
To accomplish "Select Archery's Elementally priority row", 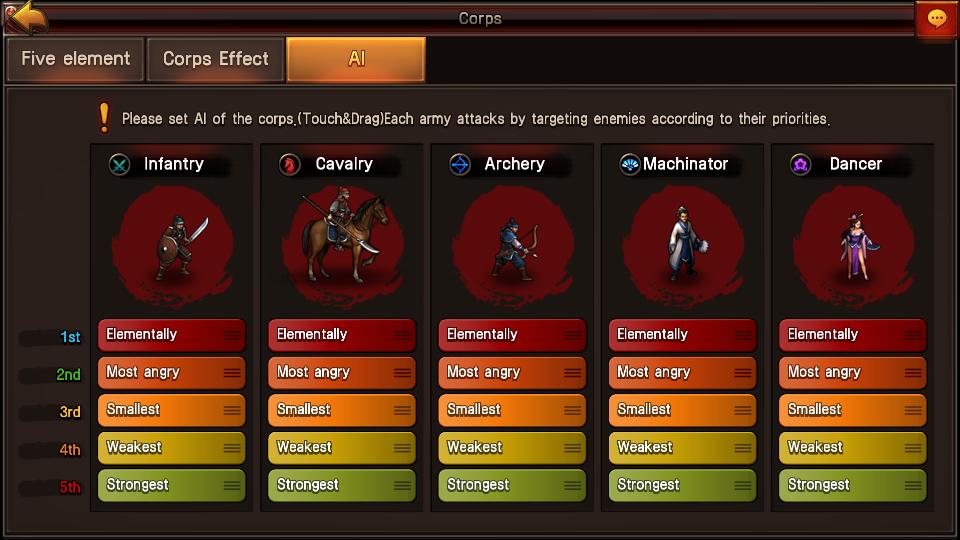I will coord(512,335).
